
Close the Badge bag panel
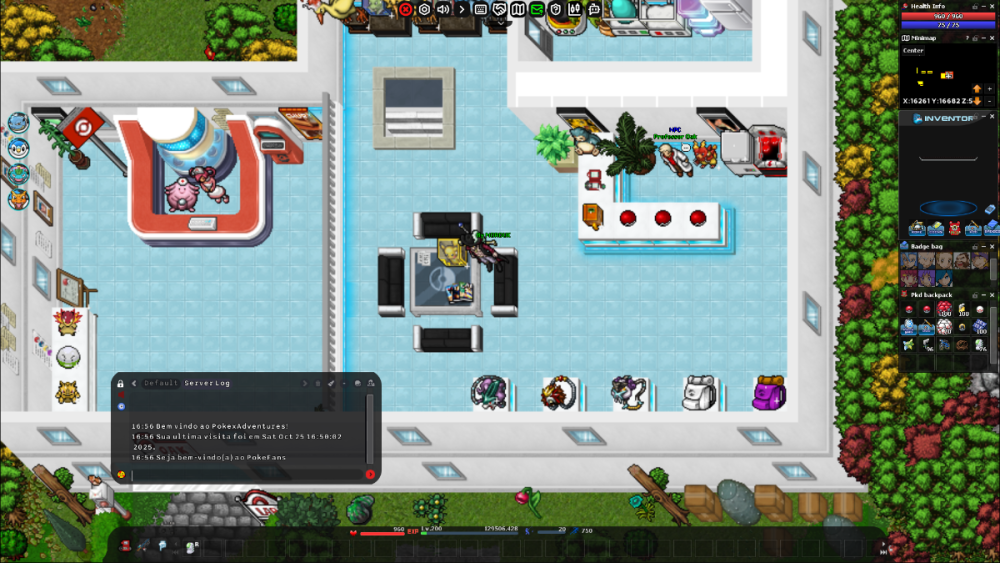coord(993,245)
